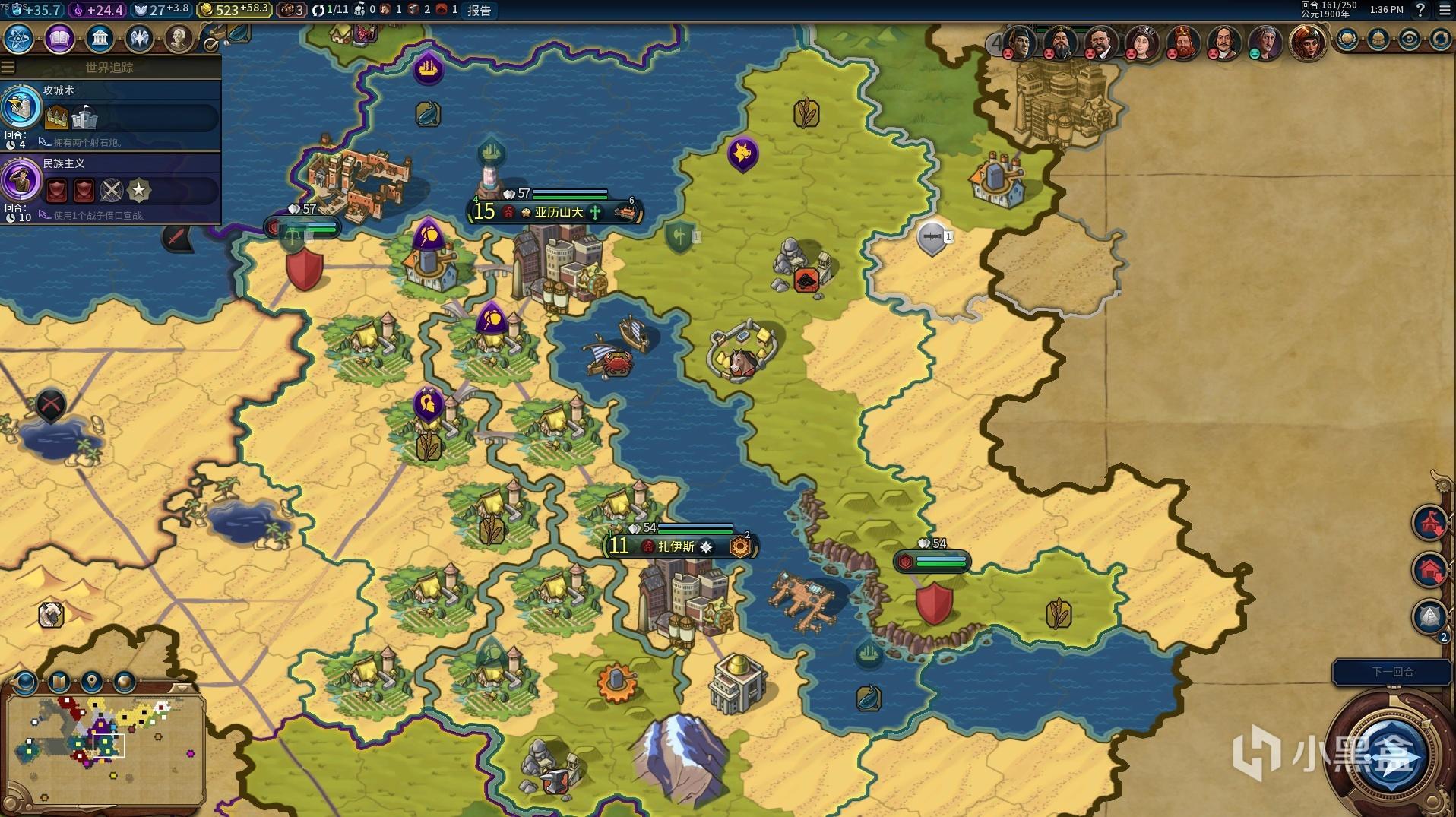Open the technology tree atom icon
1456x817 pixels.
click(19, 38)
